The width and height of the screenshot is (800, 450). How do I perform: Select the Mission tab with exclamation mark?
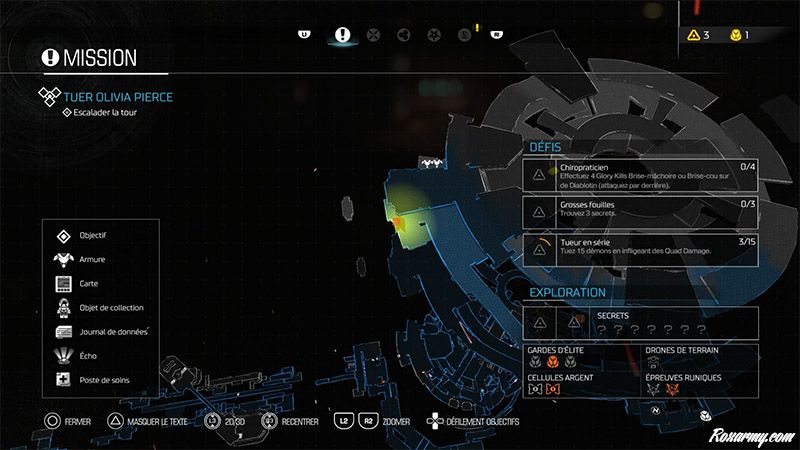click(343, 34)
